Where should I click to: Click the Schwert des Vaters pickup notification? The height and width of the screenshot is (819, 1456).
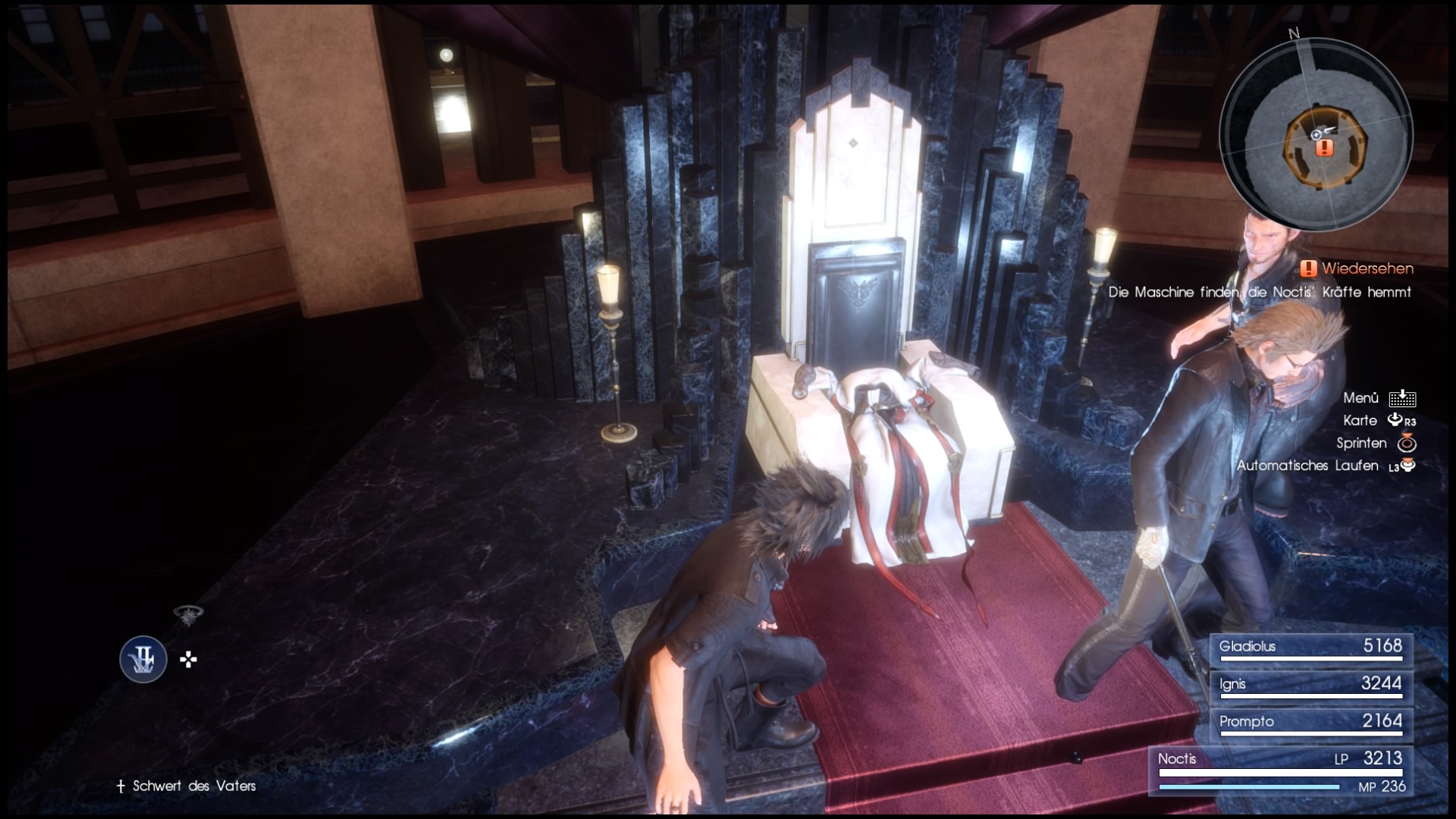(x=193, y=786)
